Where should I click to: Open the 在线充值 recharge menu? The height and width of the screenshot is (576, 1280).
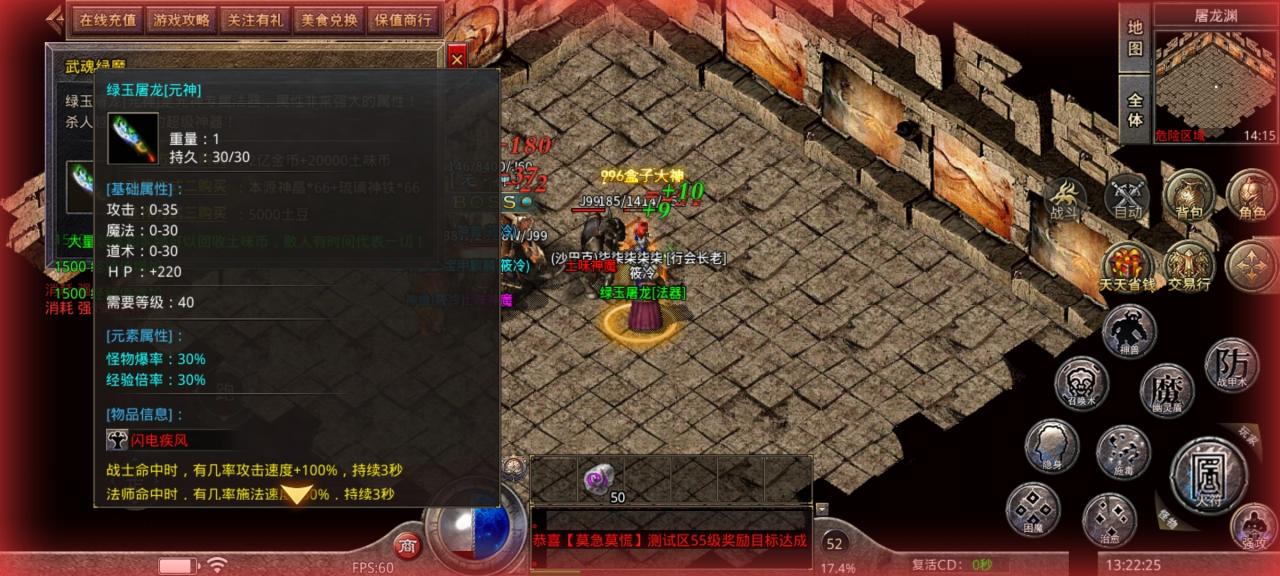106,19
